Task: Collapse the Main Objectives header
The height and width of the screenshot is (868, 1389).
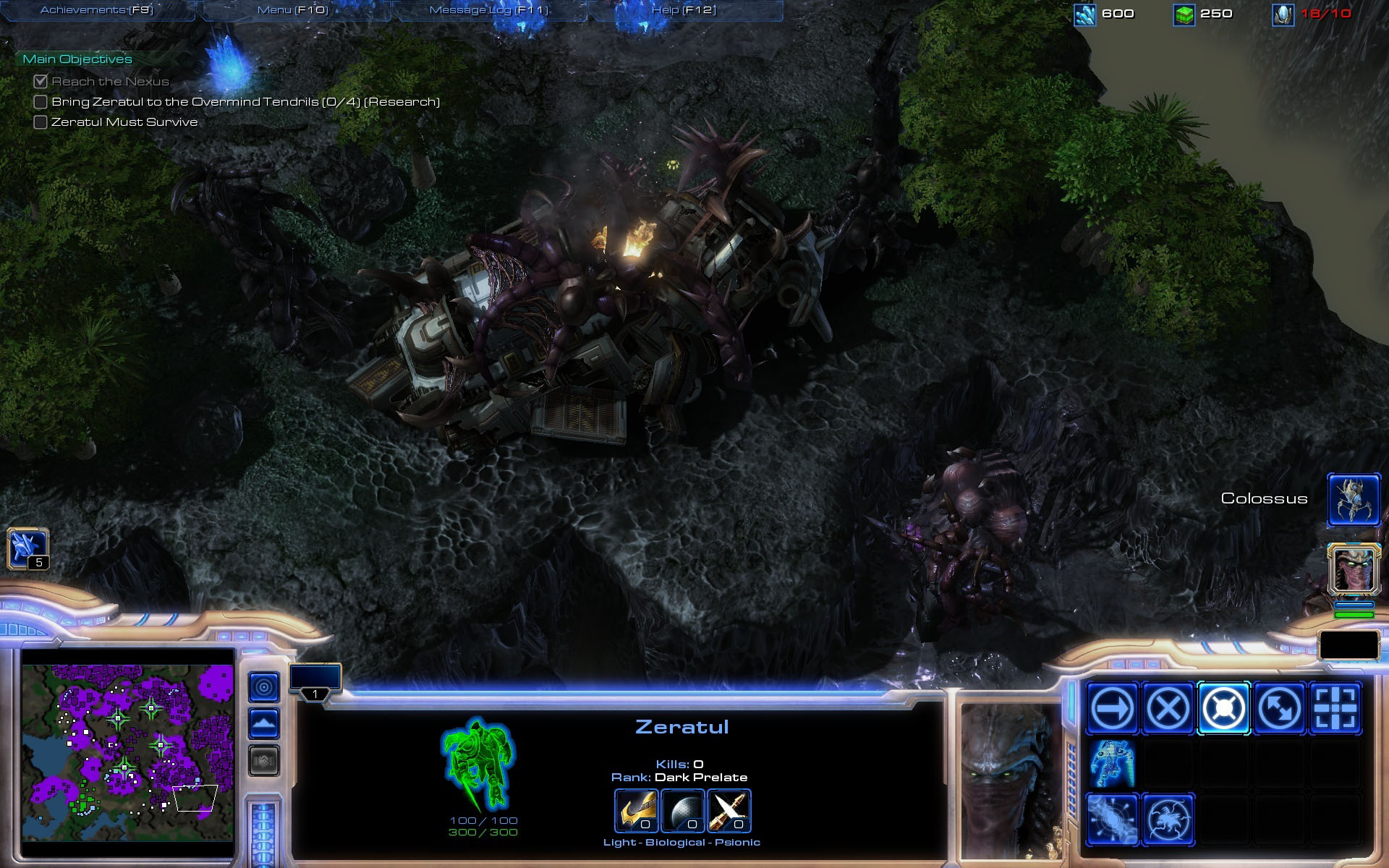Action: [x=77, y=59]
